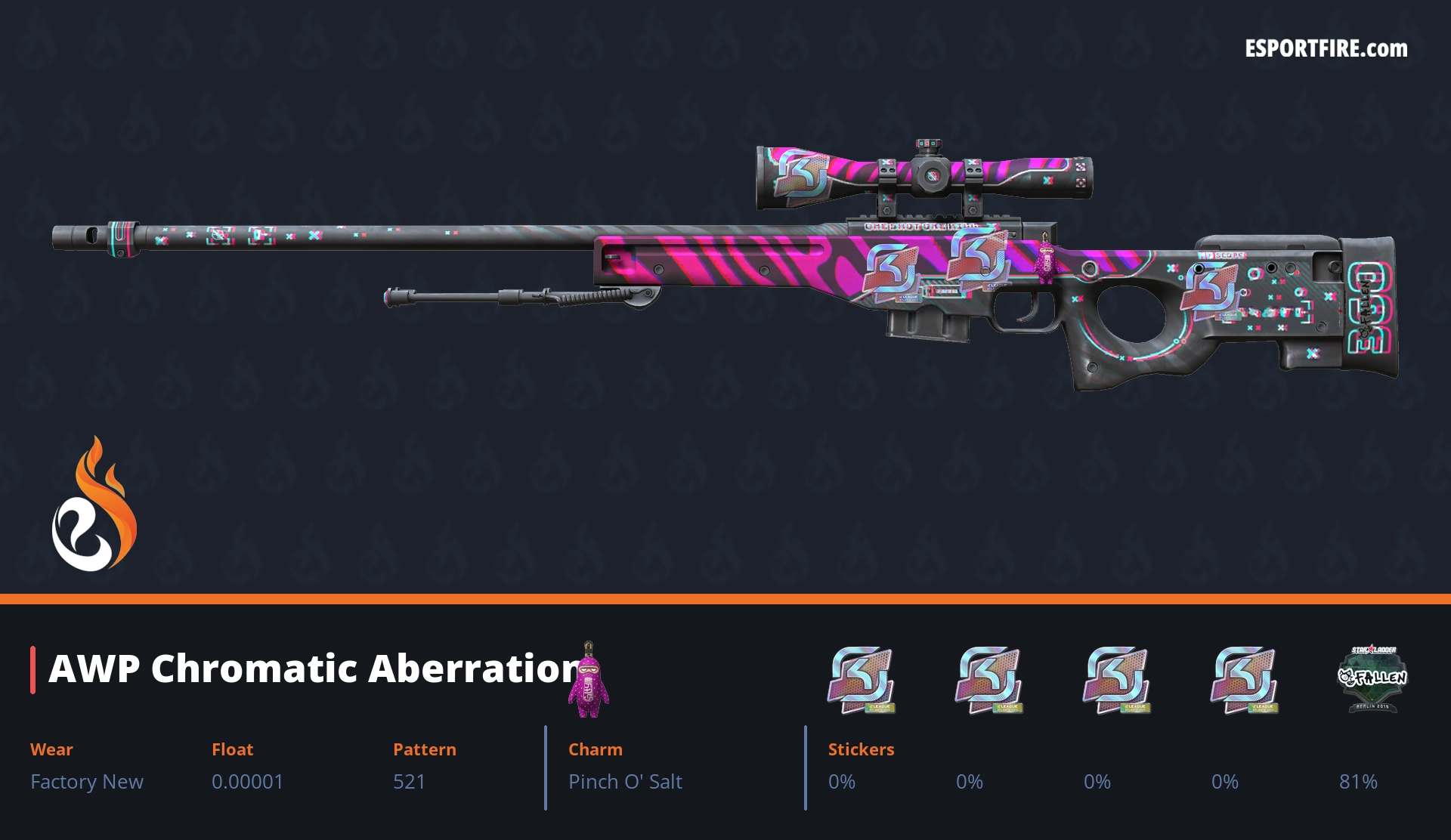Click the Esportfire flame logo
The height and width of the screenshot is (840, 1451).
94,505
